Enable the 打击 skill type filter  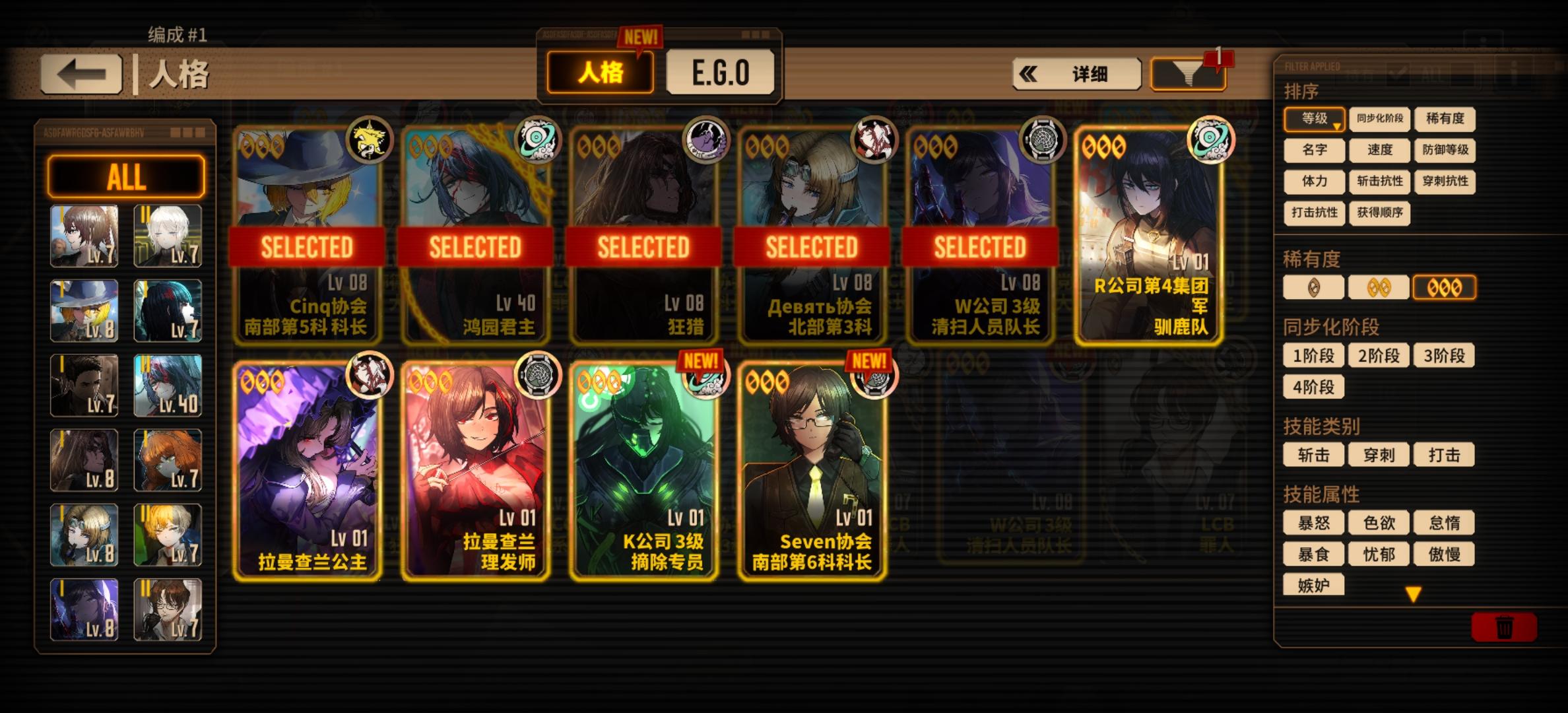[x=1445, y=456]
